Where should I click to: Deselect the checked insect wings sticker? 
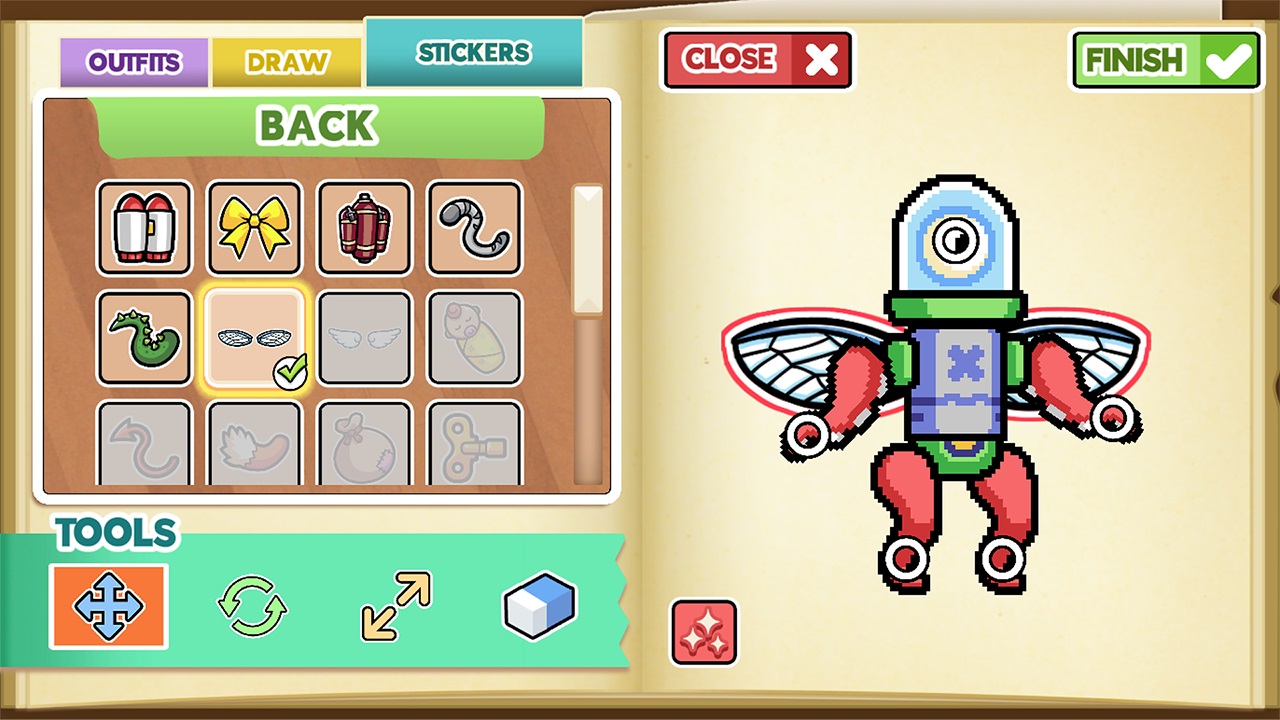click(x=254, y=338)
